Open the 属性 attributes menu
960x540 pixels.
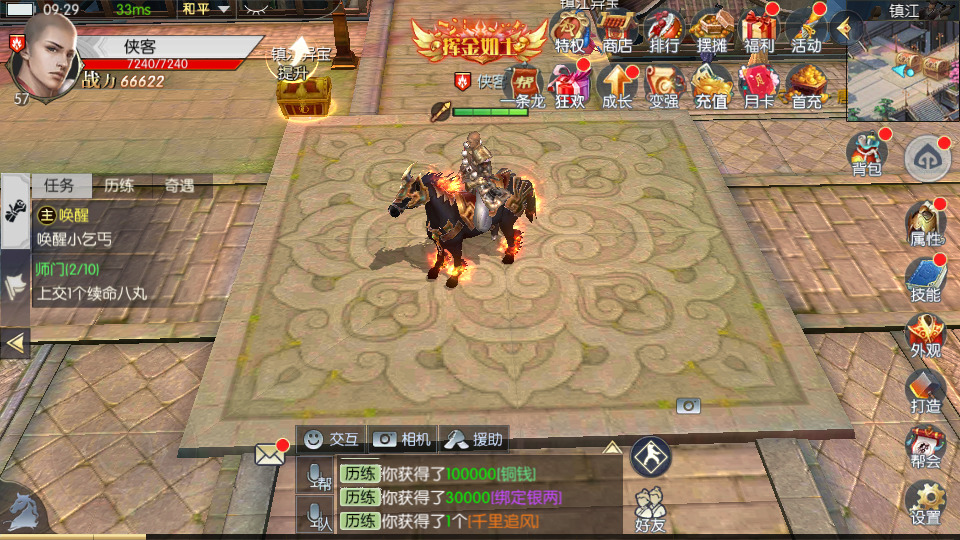point(925,224)
